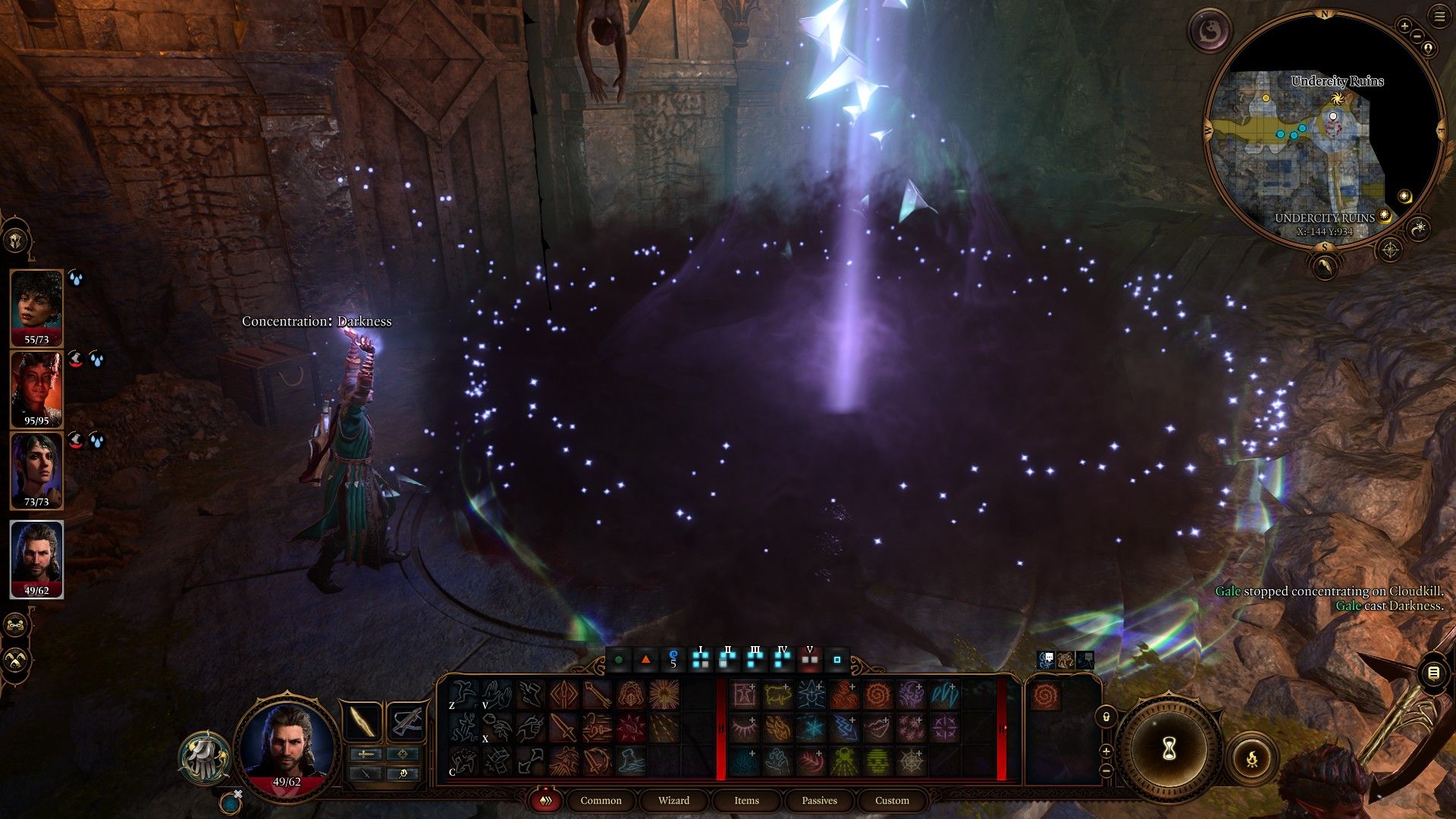The height and width of the screenshot is (819, 1456).
Task: Zoom in on the minimap
Action: point(1404,27)
